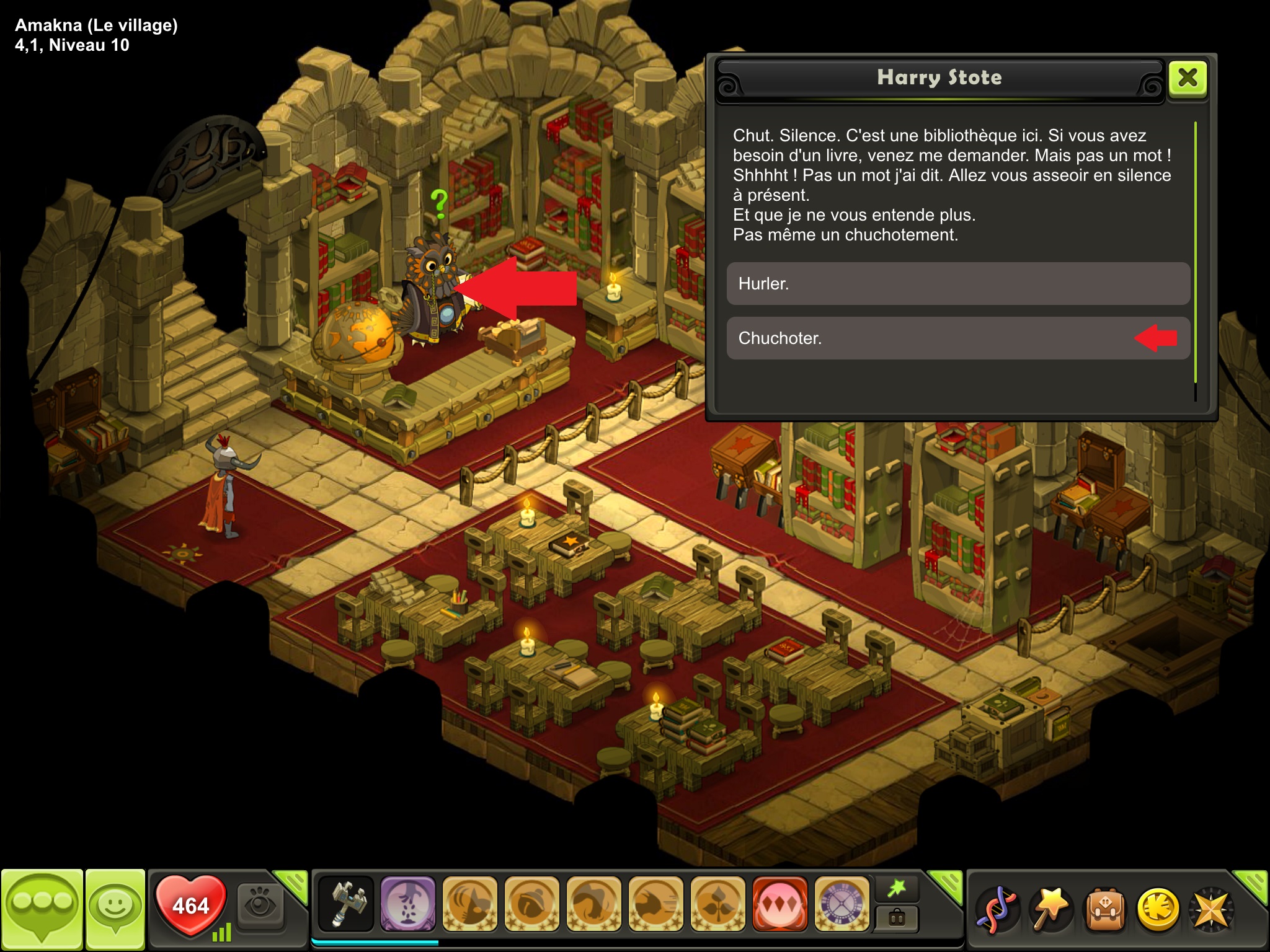Open the gold kama coin shop
1270x952 pixels.
point(1158,909)
